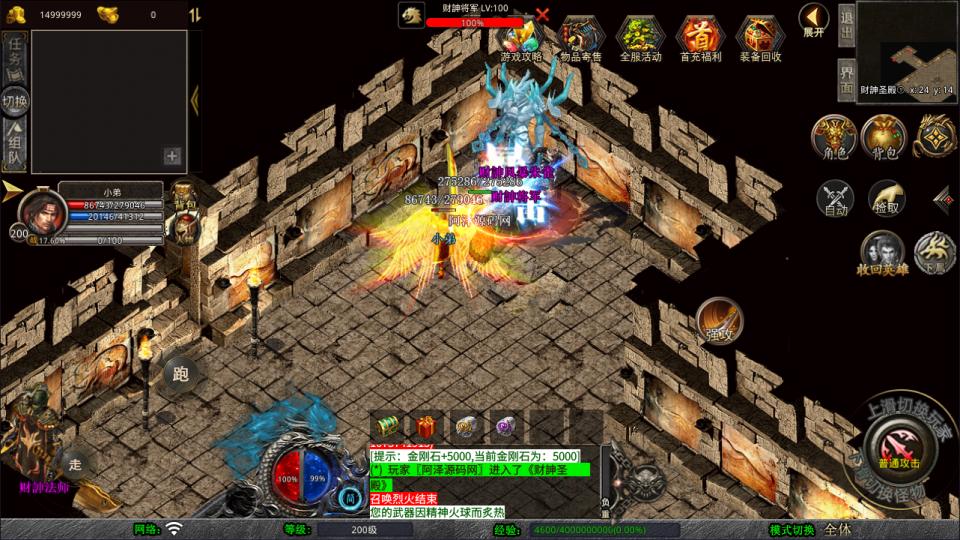This screenshot has height=540, width=960.
Task: Open the 物品寄售 consignment shop
Action: point(581,38)
